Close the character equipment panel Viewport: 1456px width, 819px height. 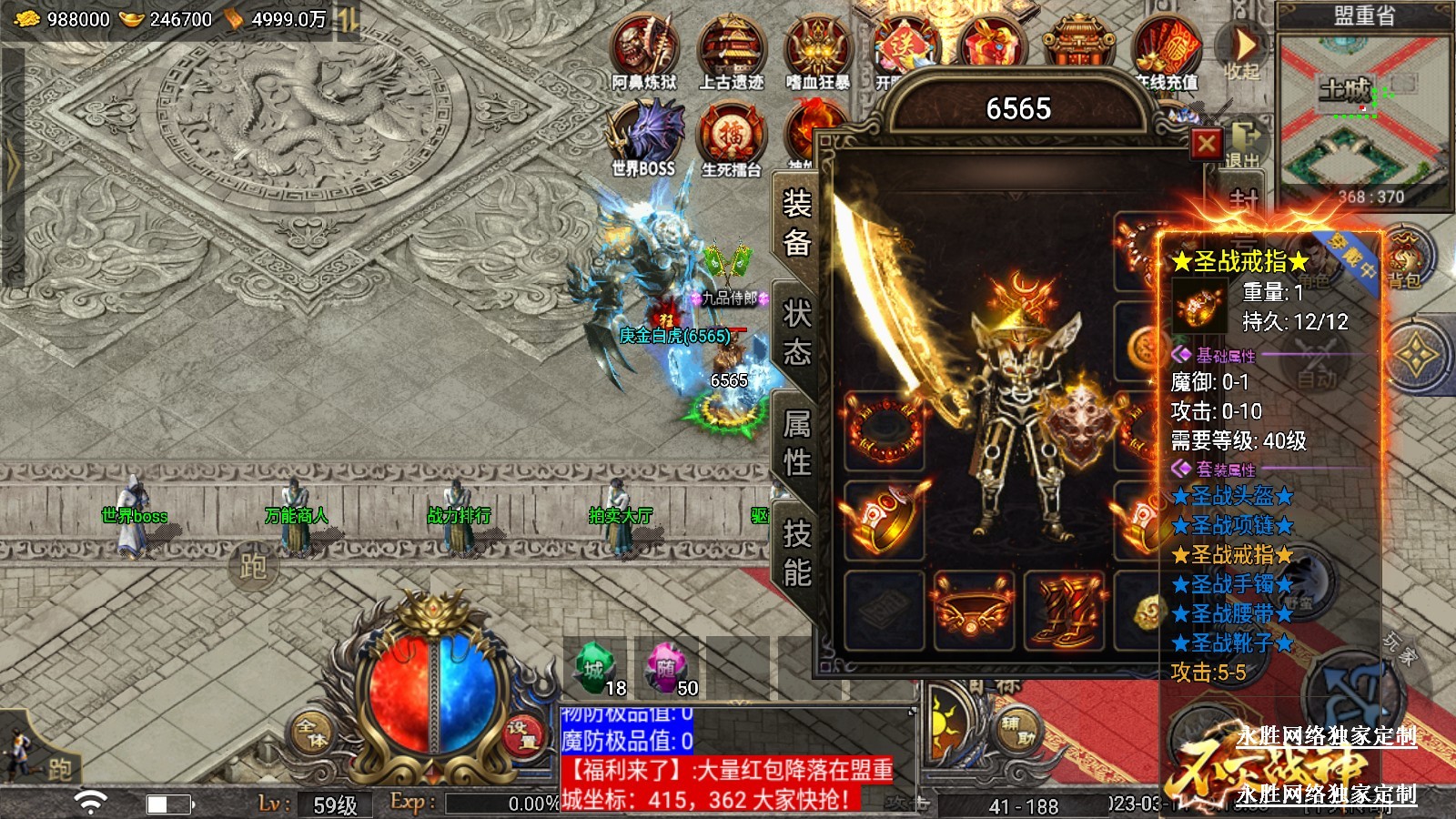click(x=1207, y=144)
